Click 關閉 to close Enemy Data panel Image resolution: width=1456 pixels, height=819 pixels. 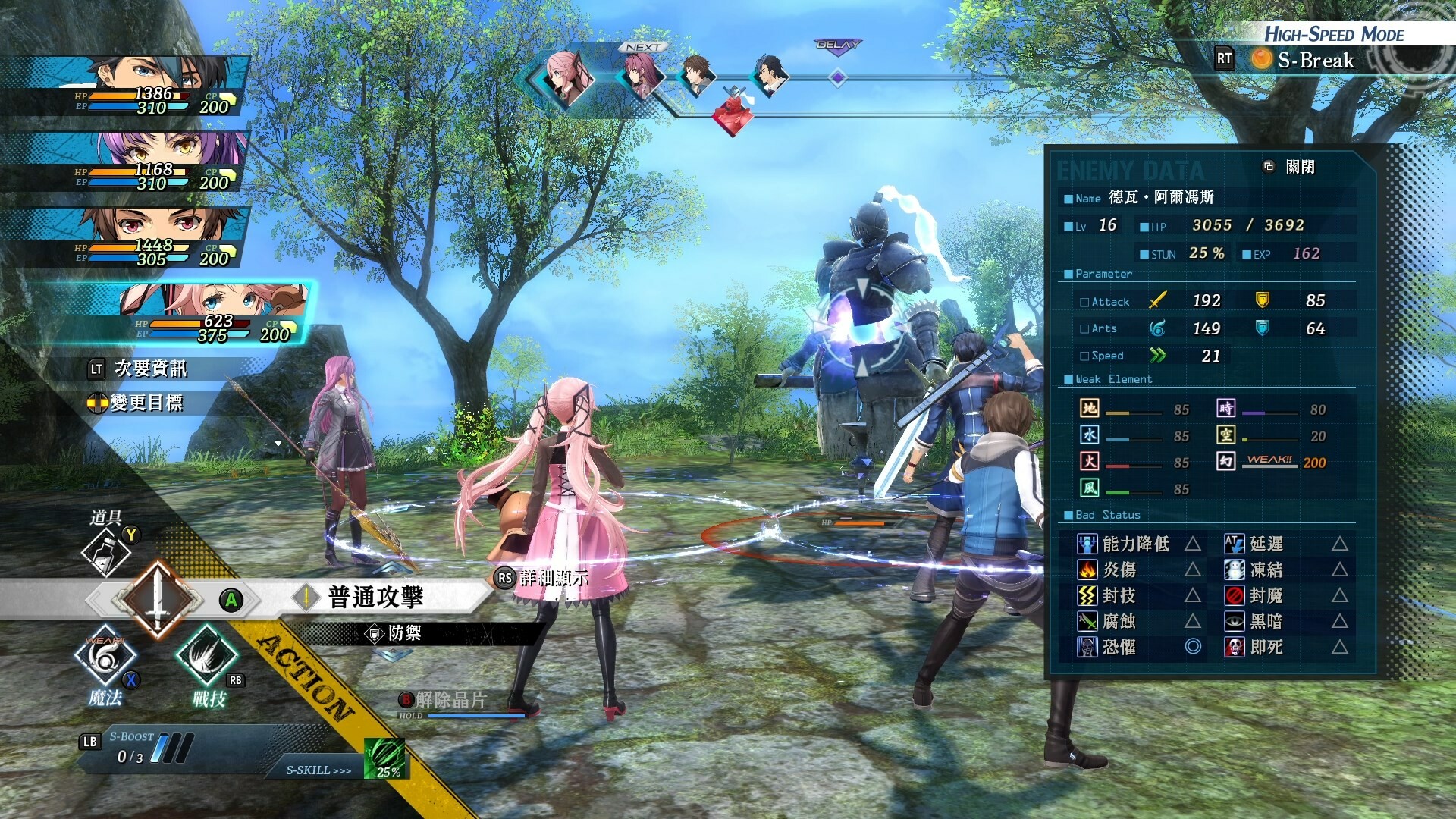point(1303,168)
